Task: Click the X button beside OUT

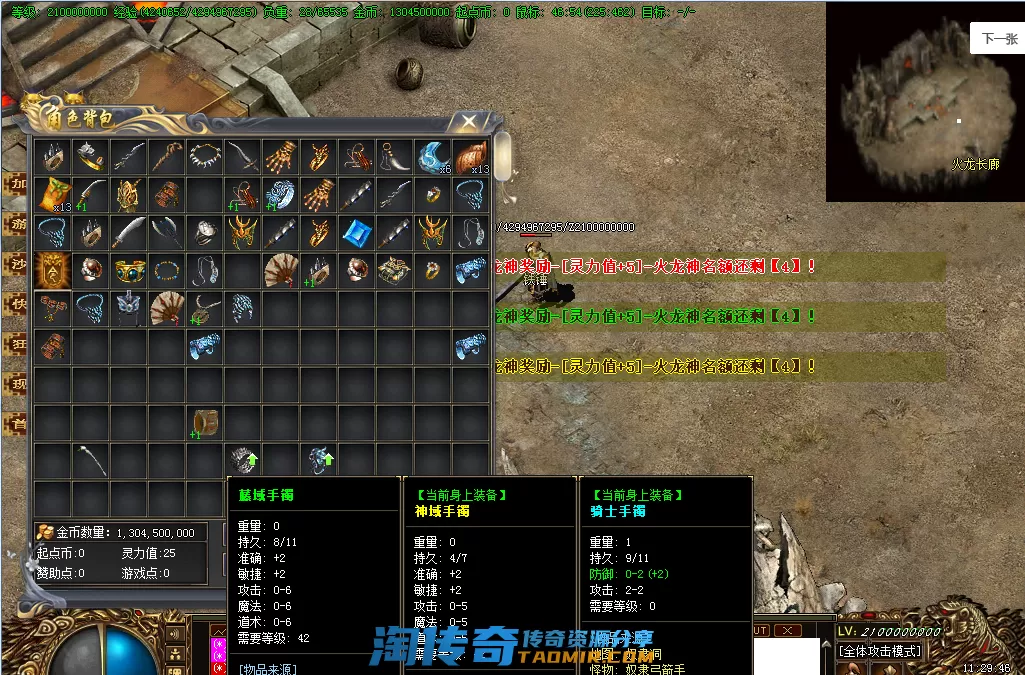Action: [788, 631]
